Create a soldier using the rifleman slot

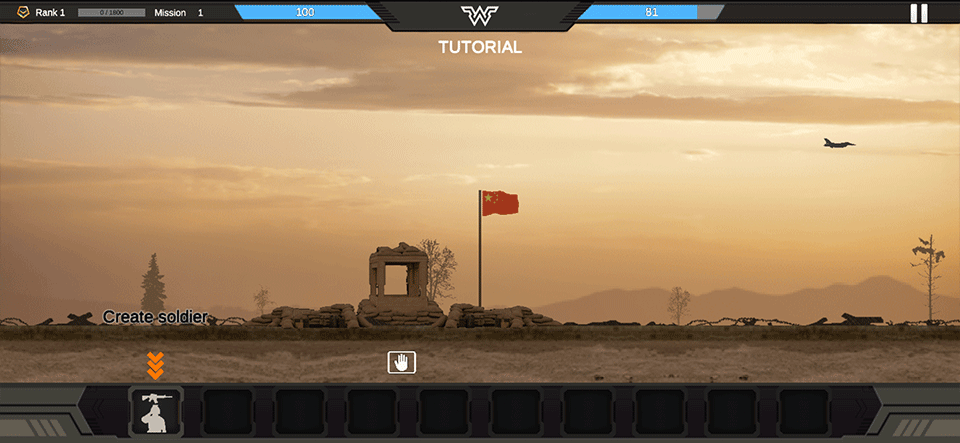(156, 411)
